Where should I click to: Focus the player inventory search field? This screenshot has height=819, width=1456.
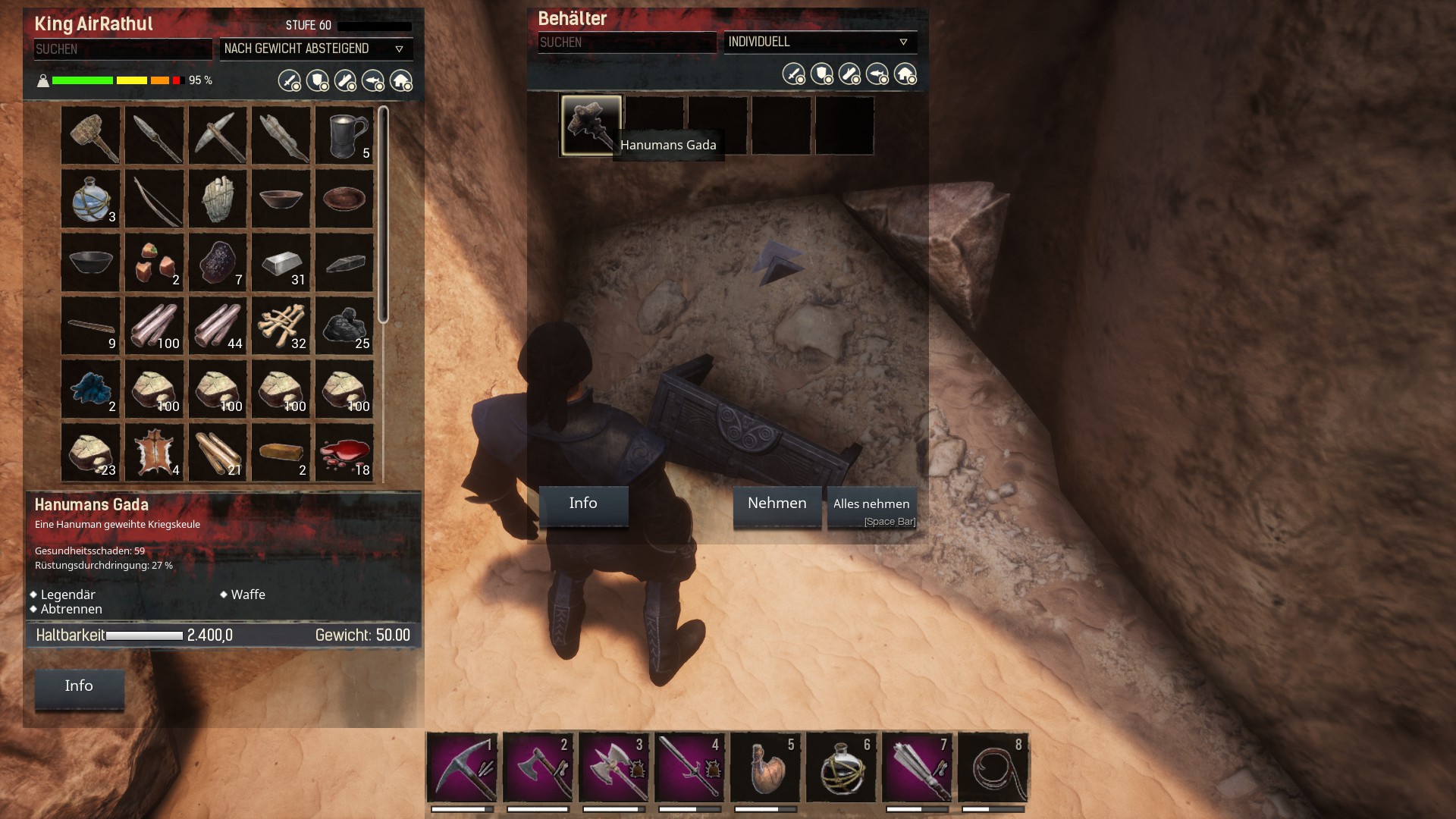(122, 49)
